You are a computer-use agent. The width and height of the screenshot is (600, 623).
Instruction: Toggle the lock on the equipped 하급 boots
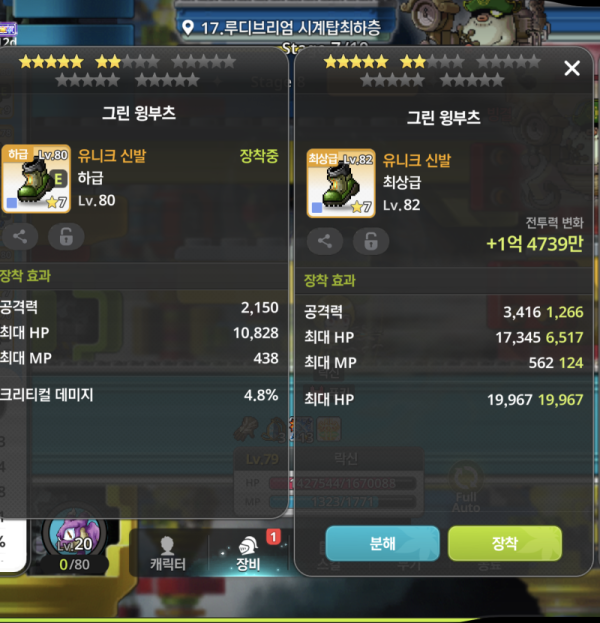(66, 236)
